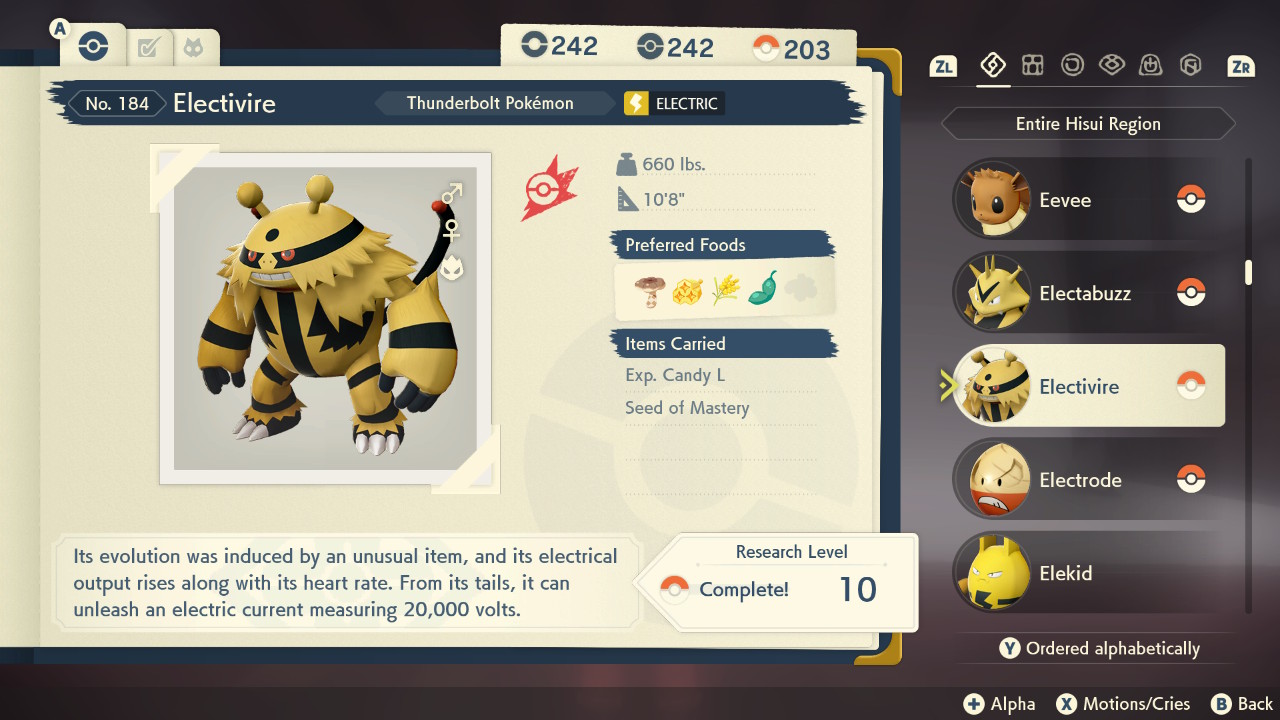1280x720 pixels.
Task: Pick Elekid from the Pokédex list
Action: click(x=1088, y=574)
